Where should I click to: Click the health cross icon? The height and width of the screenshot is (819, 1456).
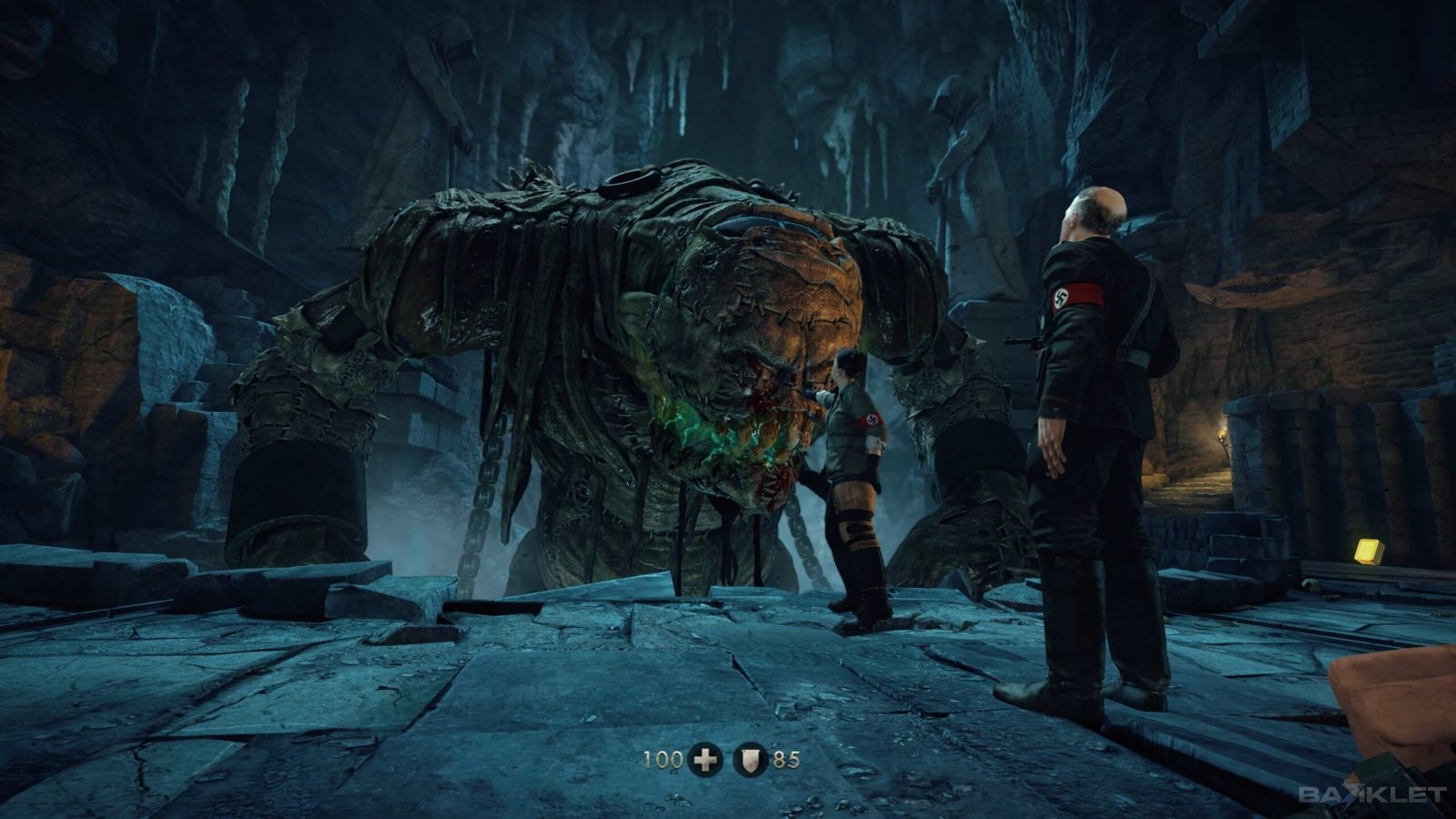coord(705,758)
